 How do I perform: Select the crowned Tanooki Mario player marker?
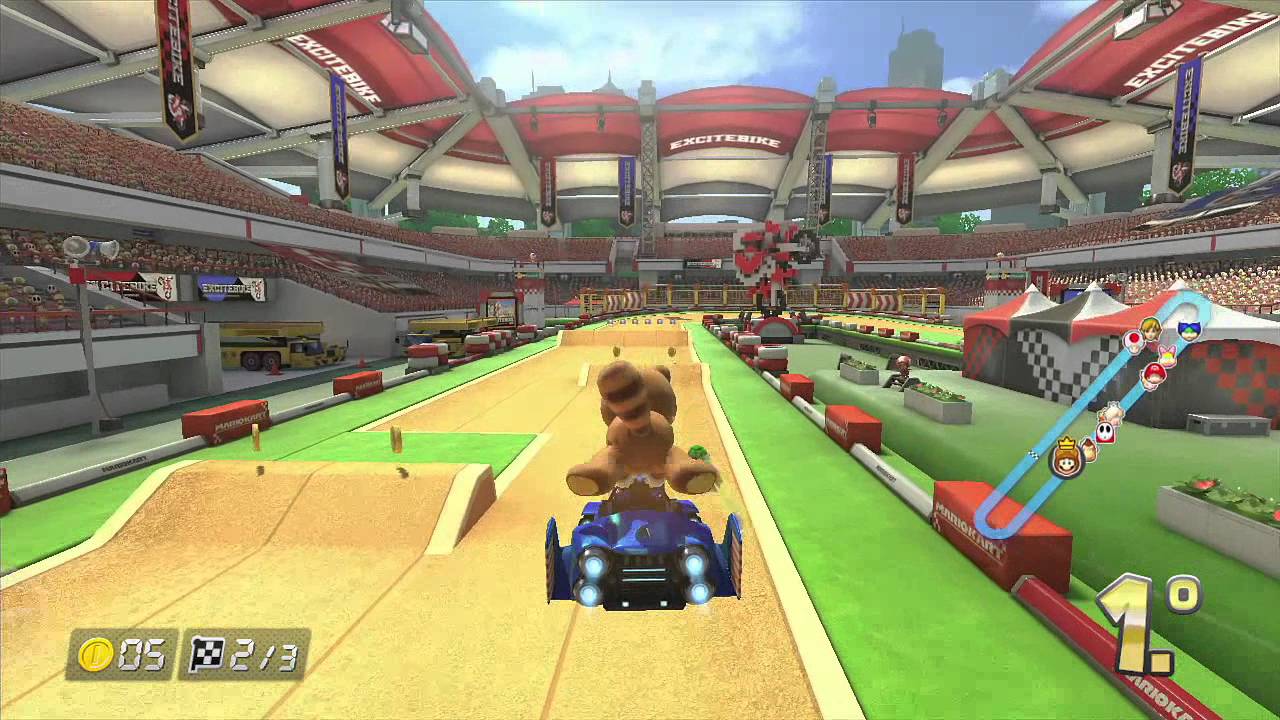[x=1067, y=460]
